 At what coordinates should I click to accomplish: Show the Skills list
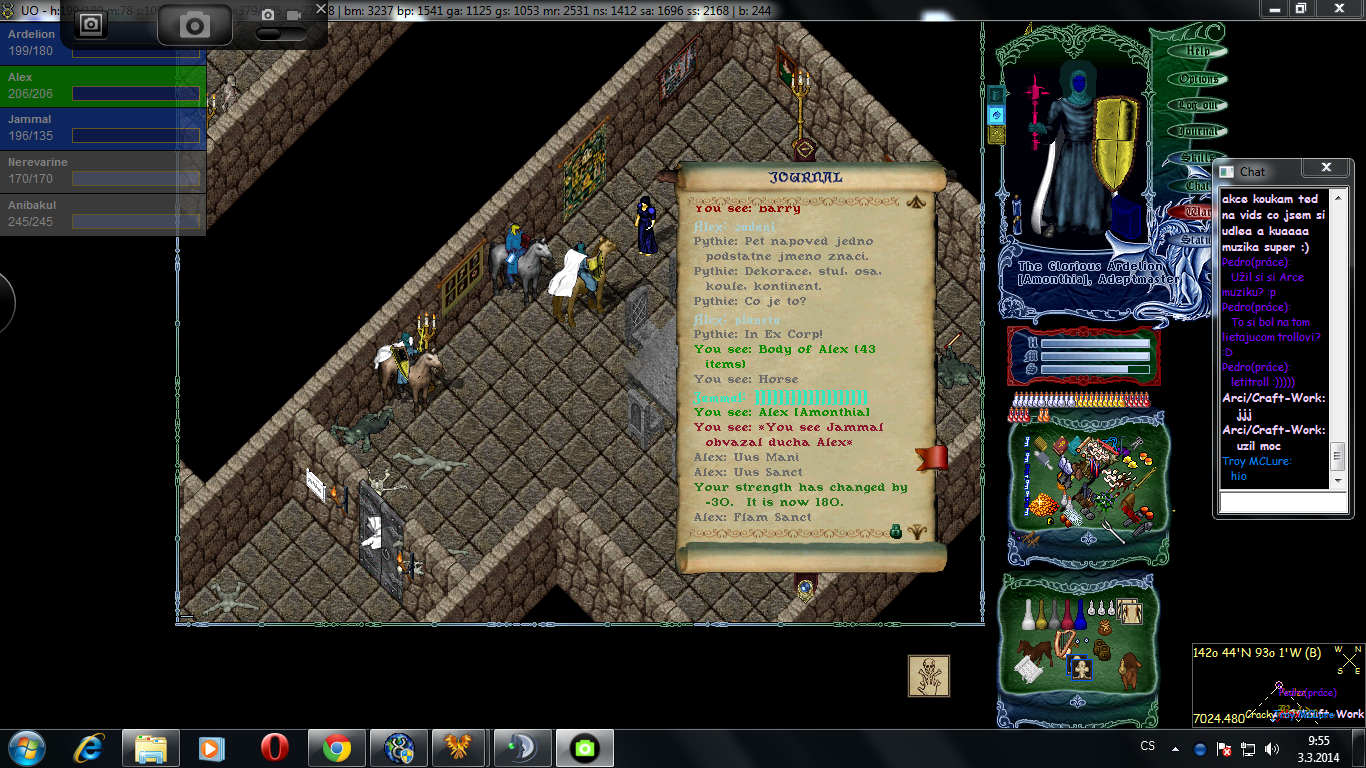tap(1196, 158)
